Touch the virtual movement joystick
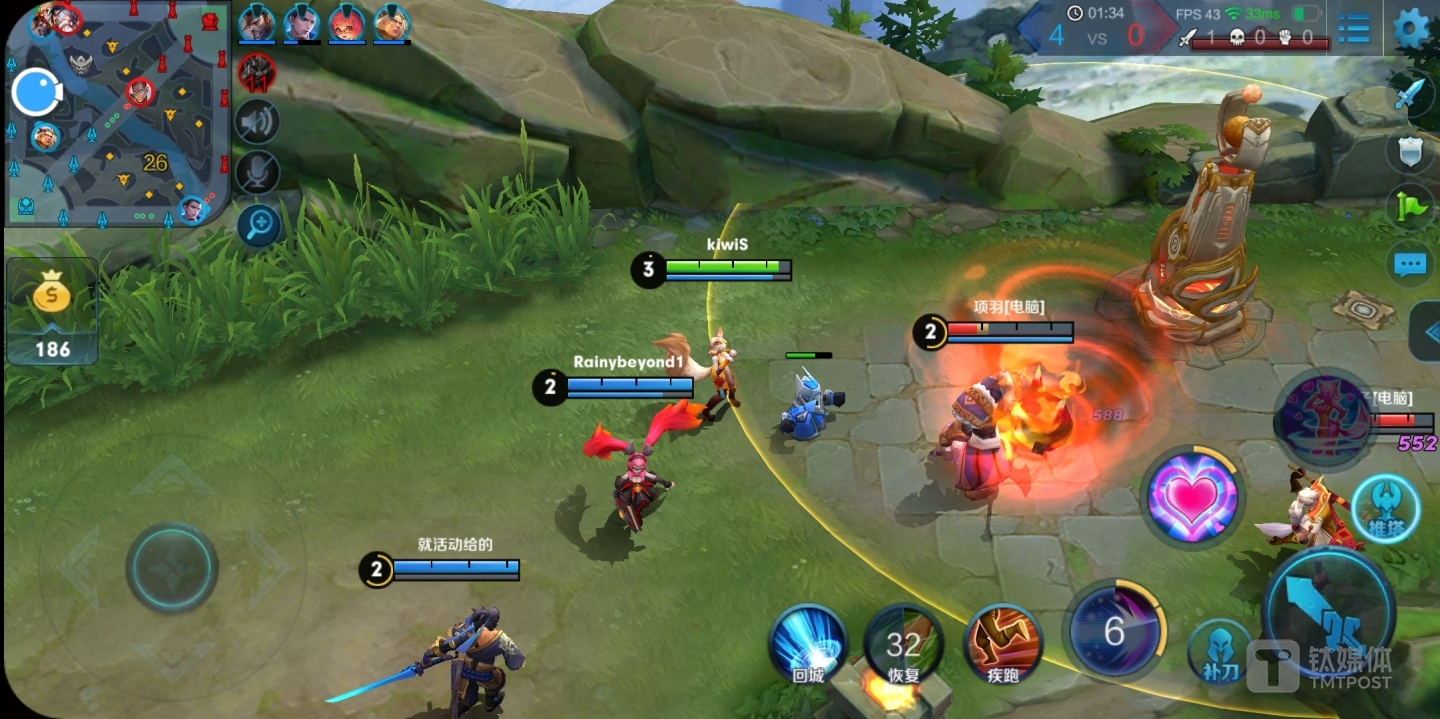1440x719 pixels. click(x=172, y=567)
